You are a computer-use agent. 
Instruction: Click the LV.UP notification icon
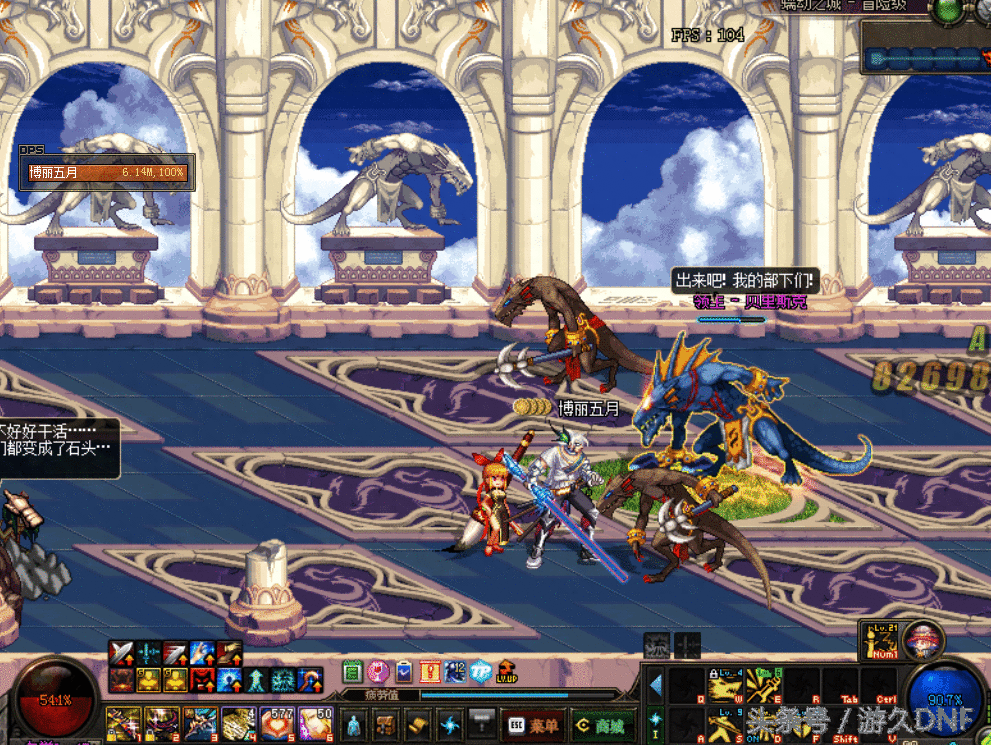pyautogui.click(x=508, y=671)
